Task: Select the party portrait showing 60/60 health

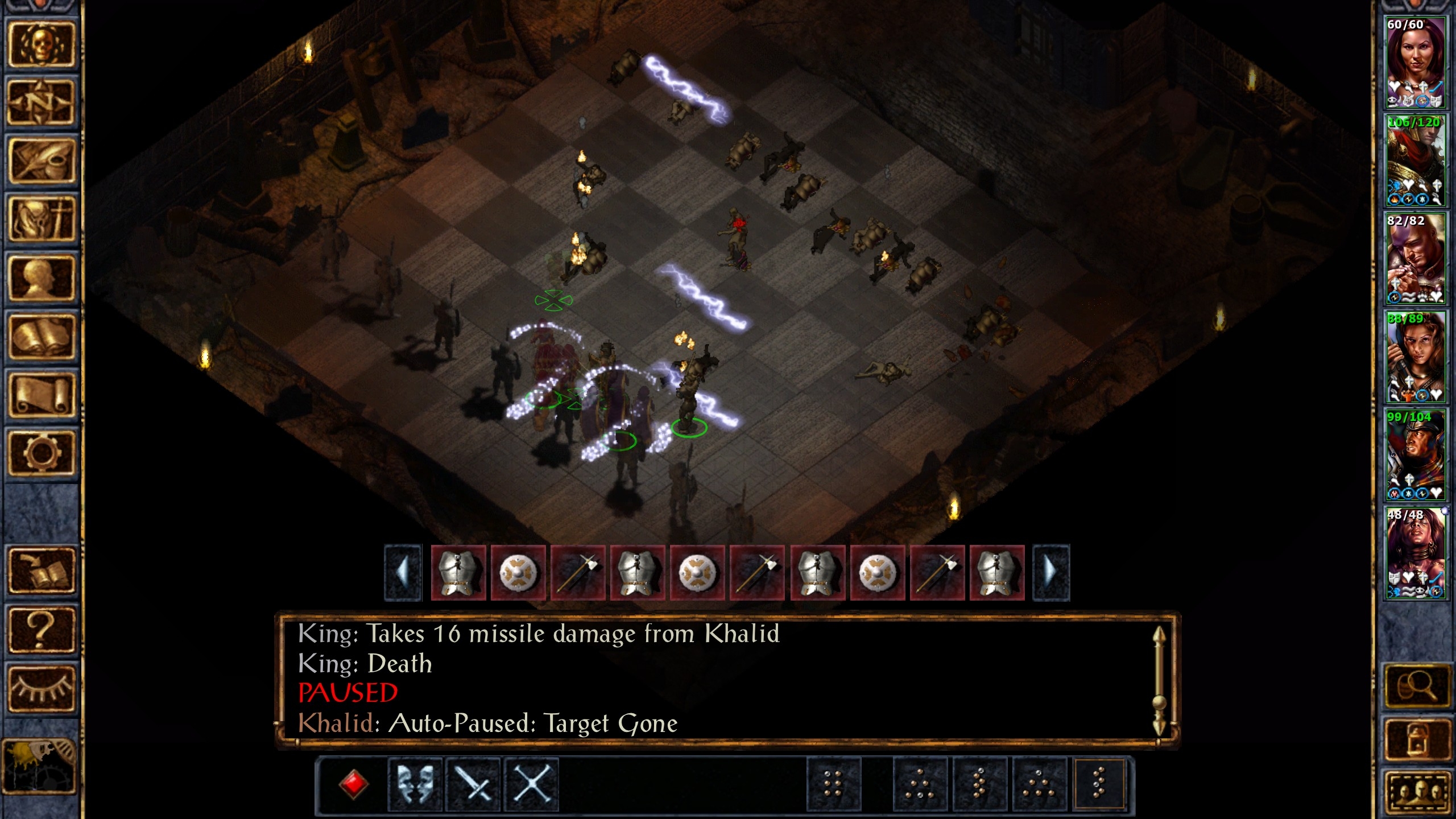Action: (1415, 63)
